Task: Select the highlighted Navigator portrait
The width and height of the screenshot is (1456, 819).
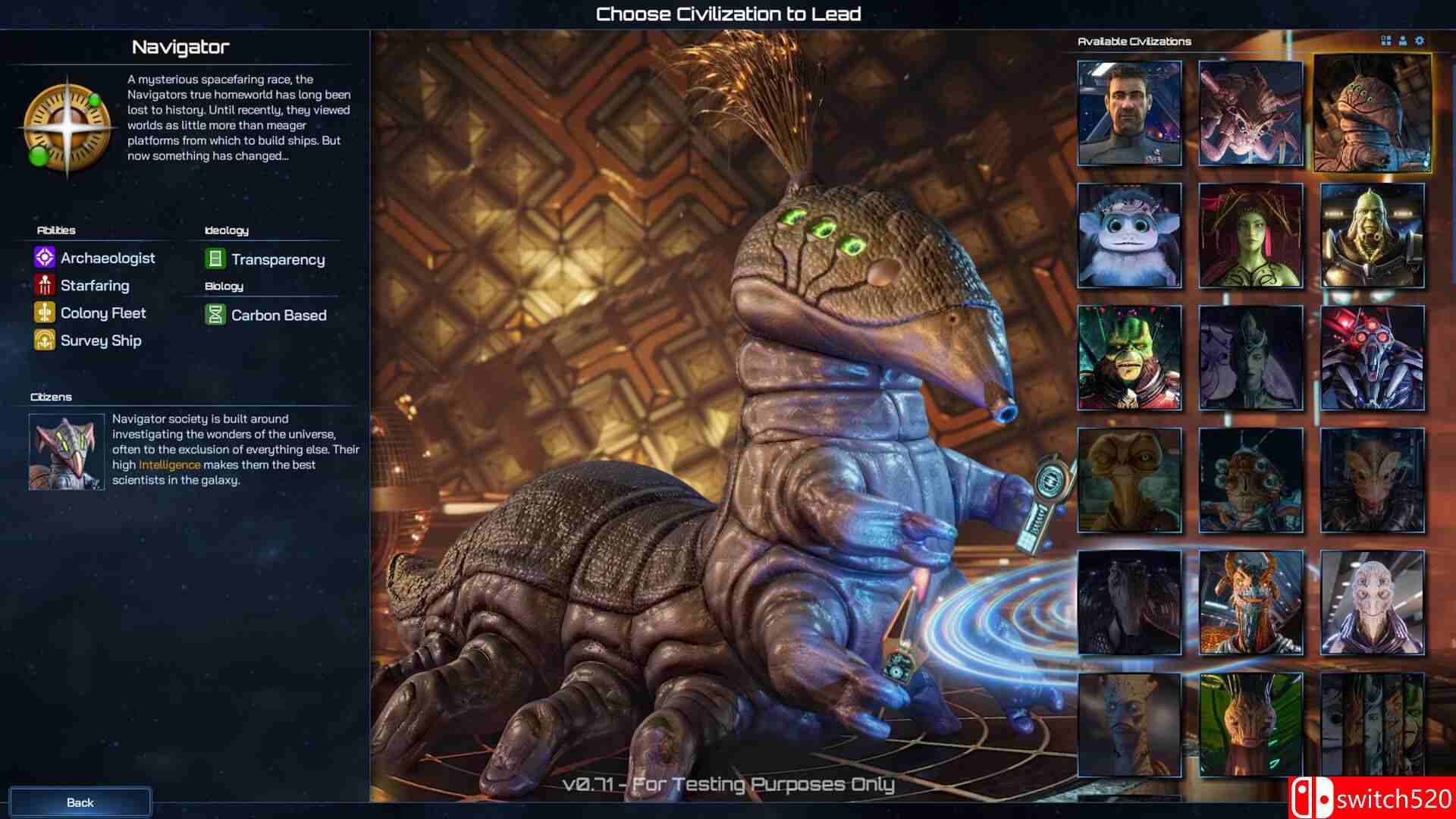Action: tap(1372, 112)
